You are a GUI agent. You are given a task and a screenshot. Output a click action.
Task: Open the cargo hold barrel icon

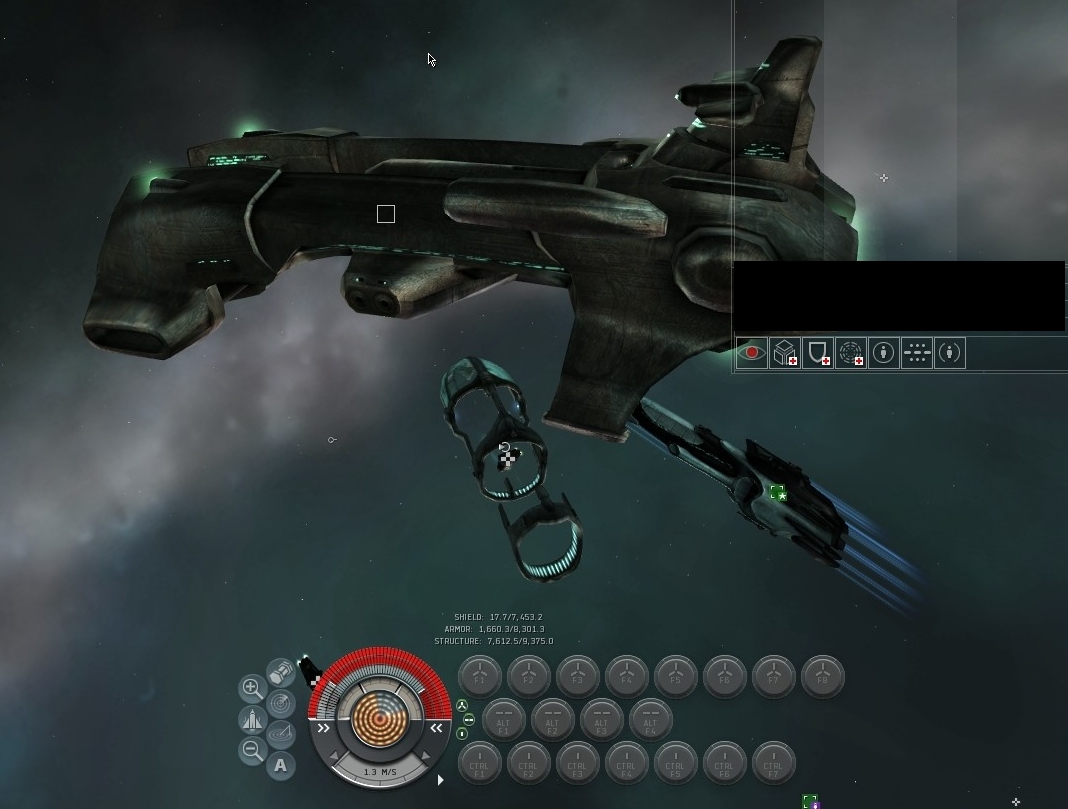point(281,672)
